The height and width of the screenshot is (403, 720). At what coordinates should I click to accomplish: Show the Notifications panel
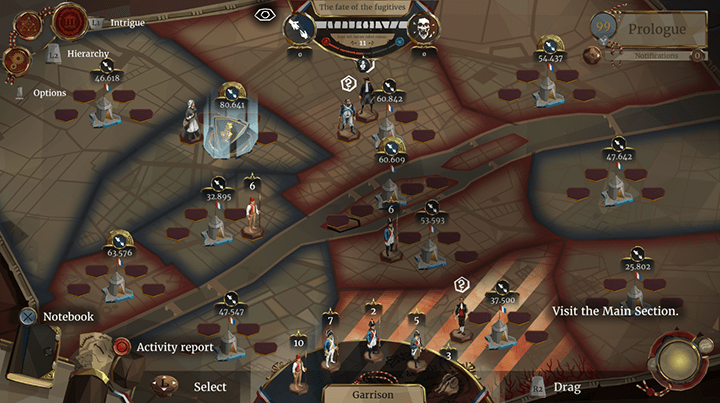coord(656,56)
